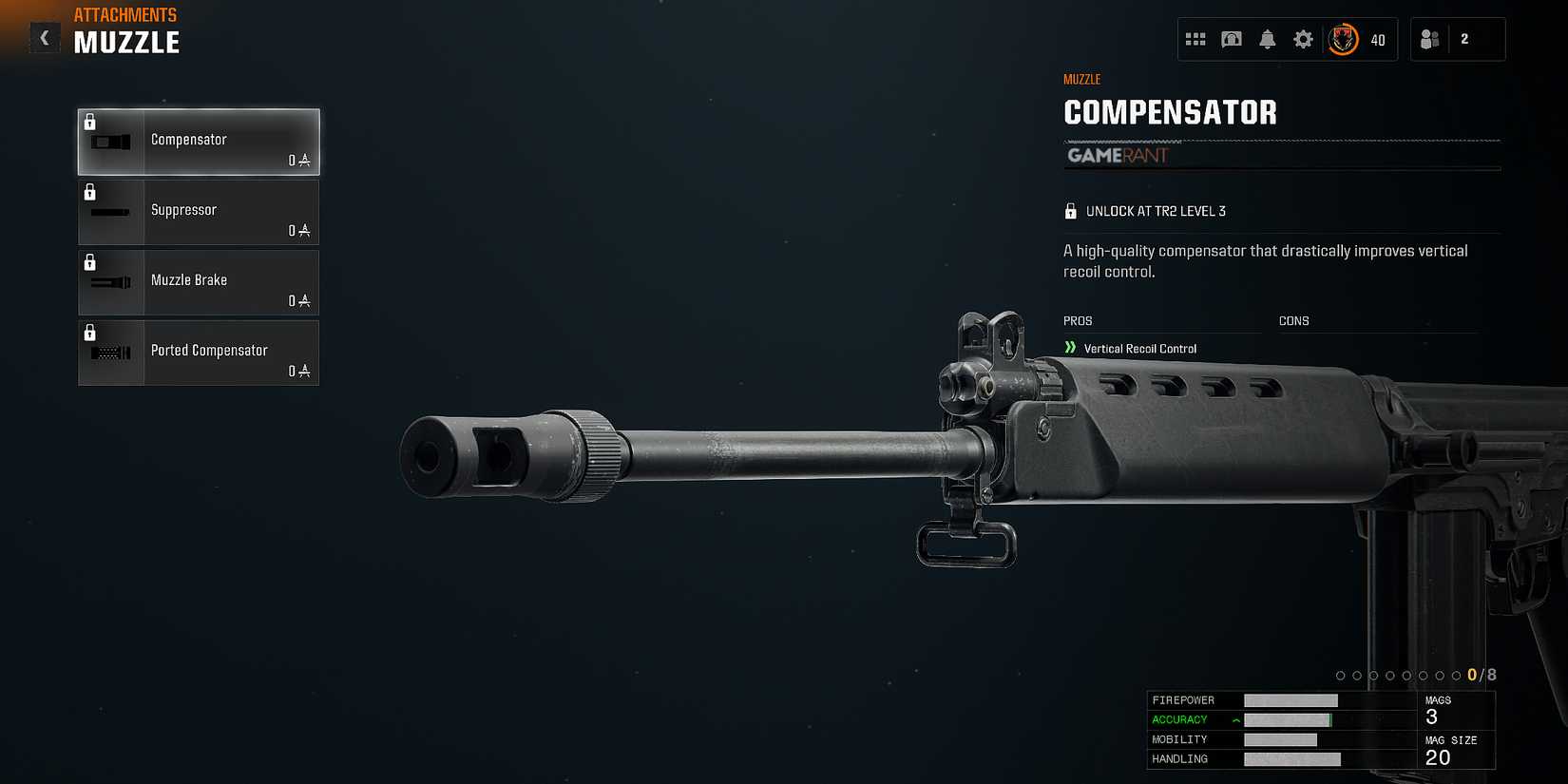Select the Compensator attachment thumbnail

(x=110, y=142)
